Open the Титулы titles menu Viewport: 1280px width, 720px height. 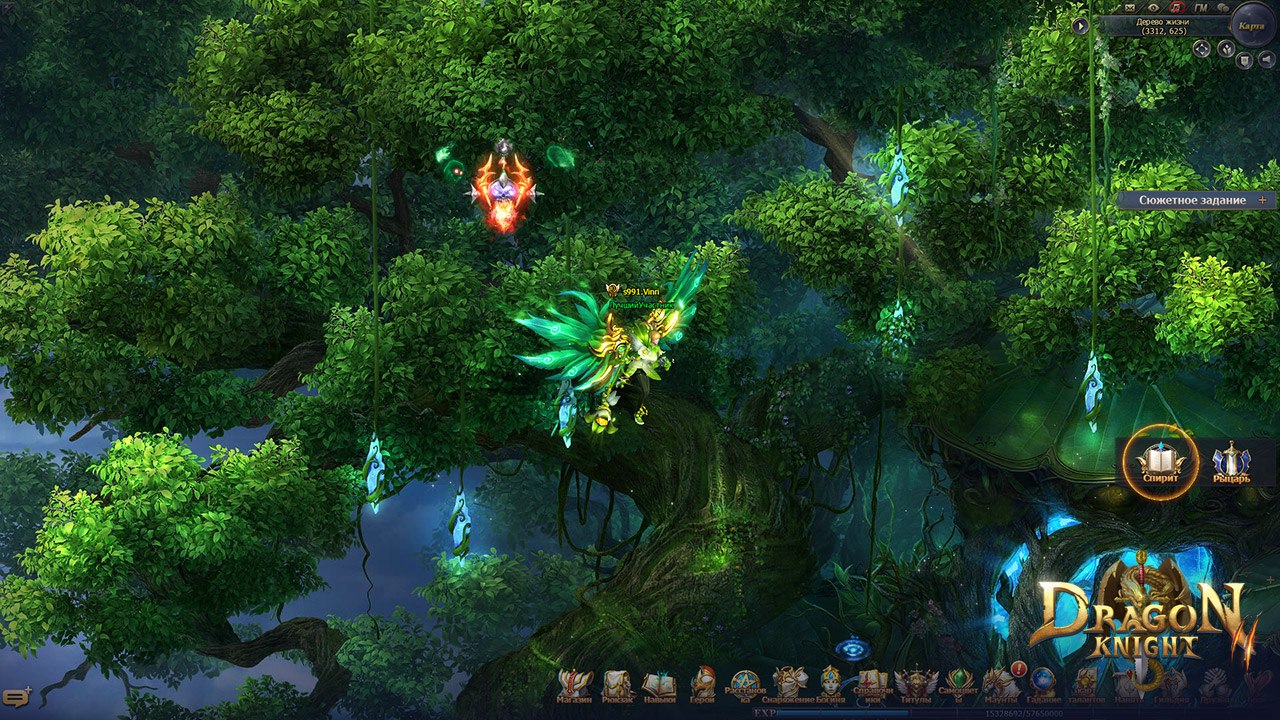[x=916, y=684]
